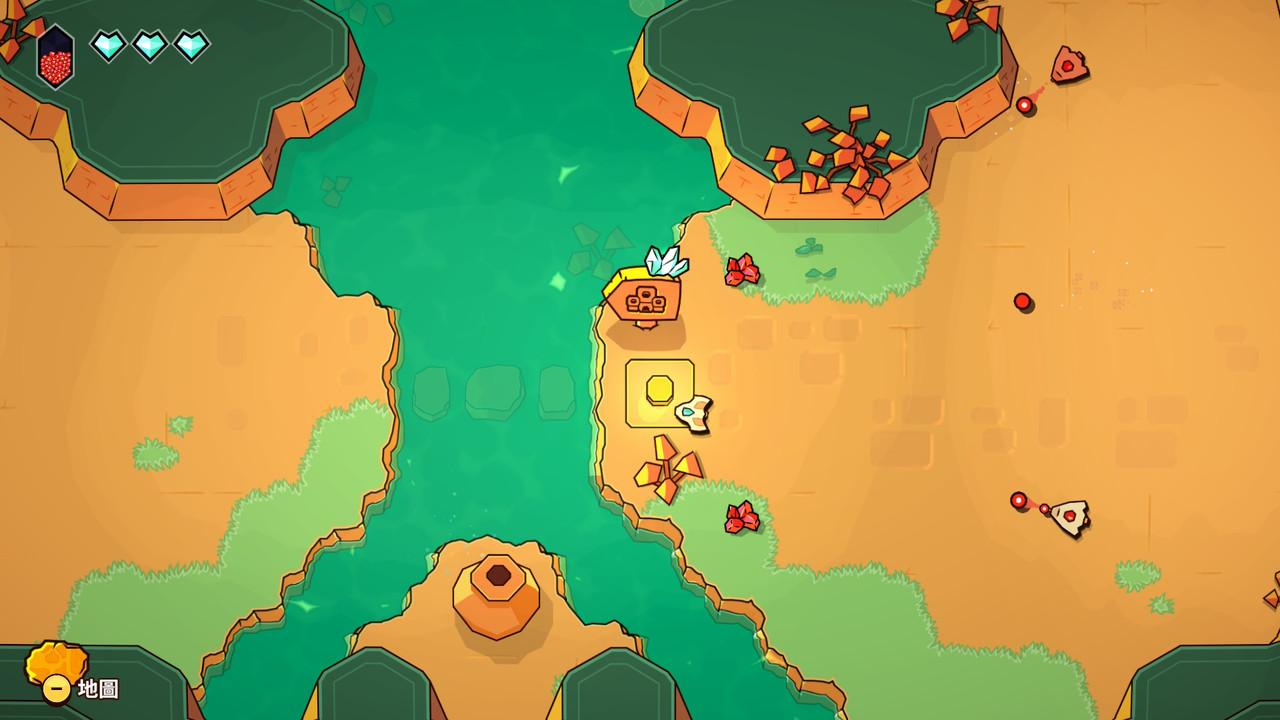Click the red crystal container icon
This screenshot has width=1280, height=720.
point(56,57)
